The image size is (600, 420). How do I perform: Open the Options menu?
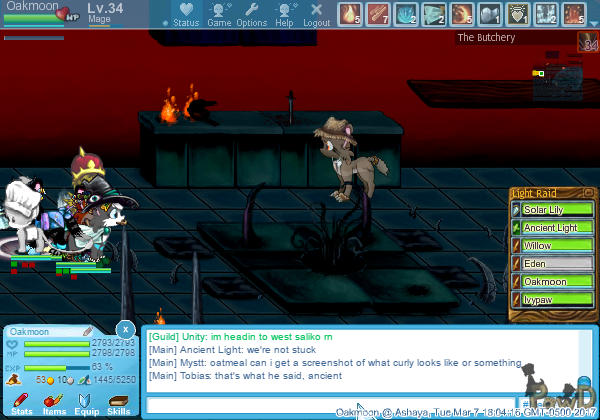click(251, 15)
